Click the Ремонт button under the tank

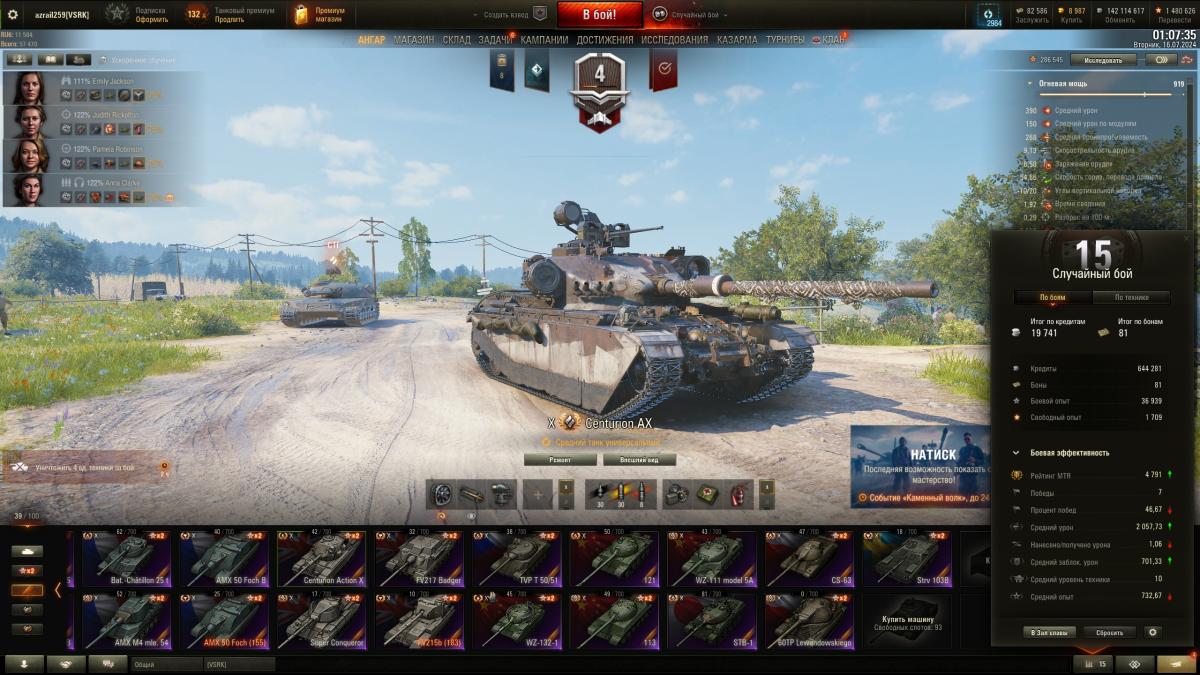(x=560, y=460)
